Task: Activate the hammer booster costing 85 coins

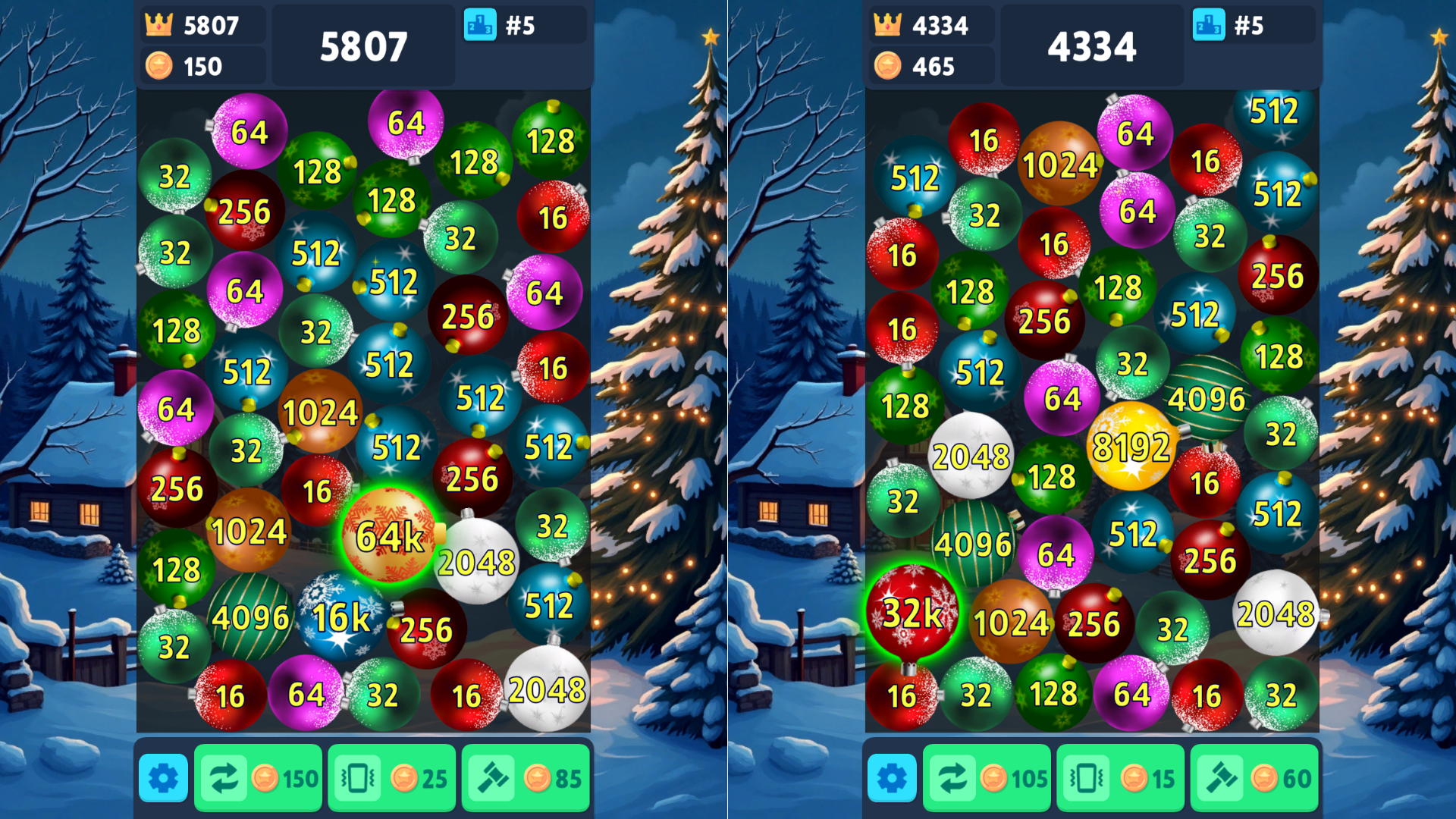Action: (526, 777)
